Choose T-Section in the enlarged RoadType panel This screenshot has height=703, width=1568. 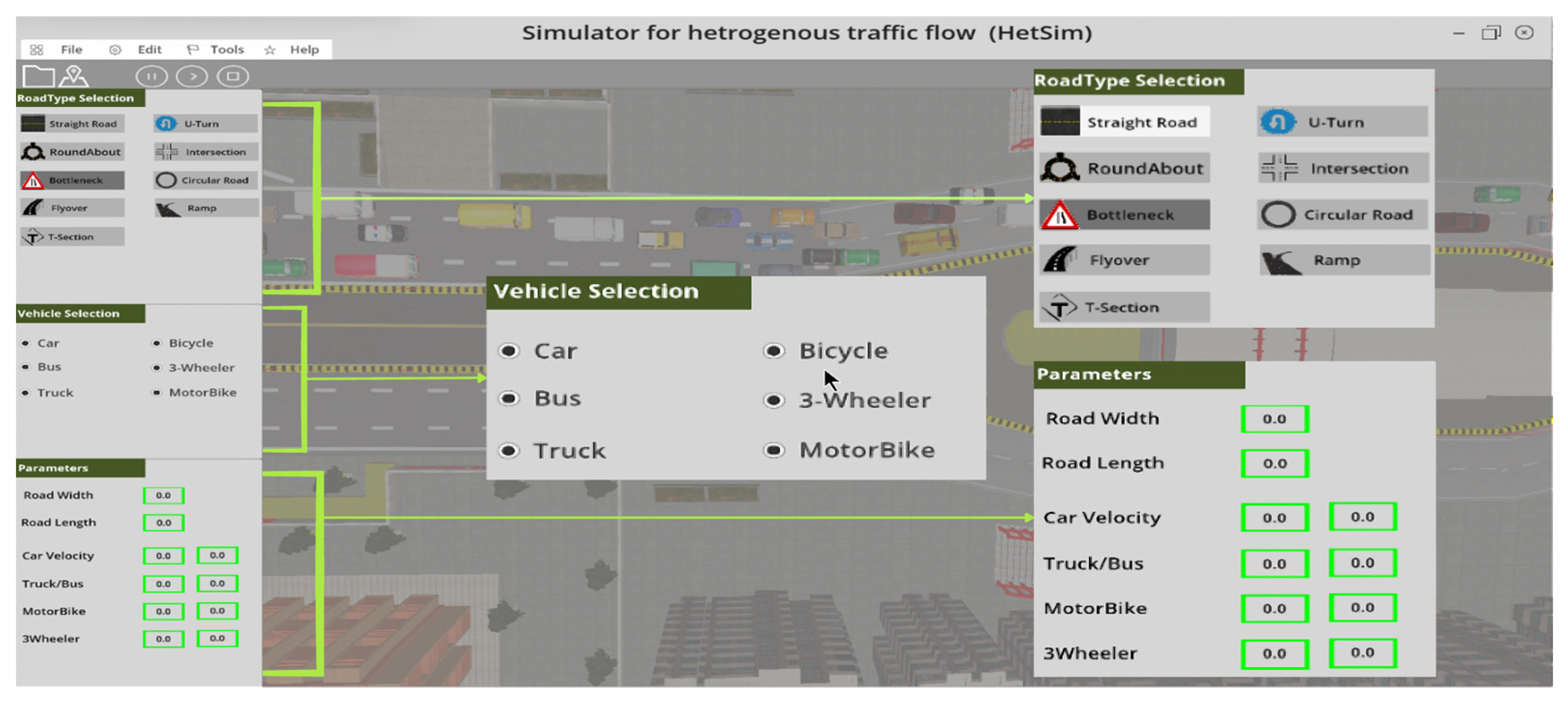point(1124,307)
